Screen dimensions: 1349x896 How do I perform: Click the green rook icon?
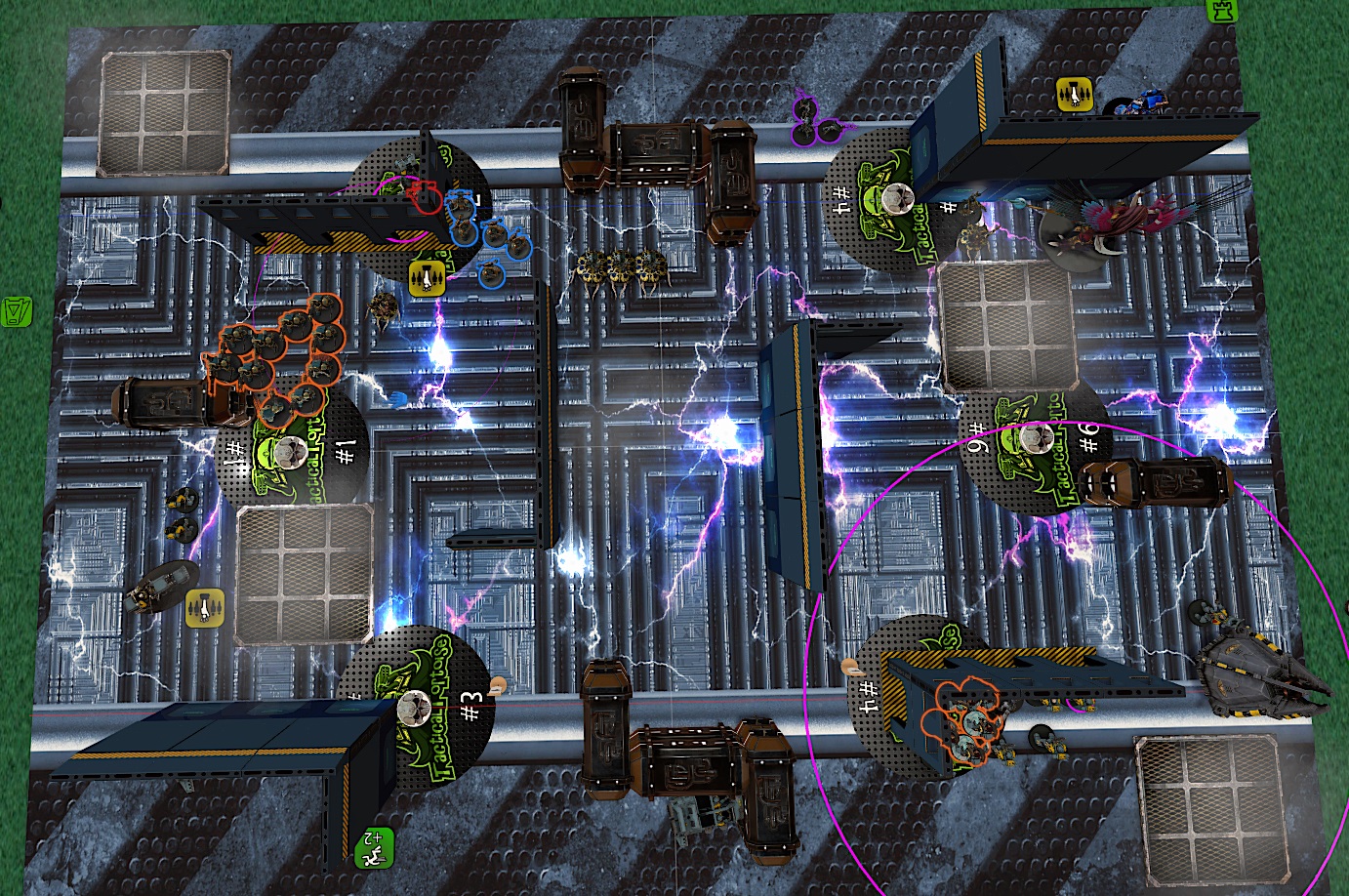pos(1222,9)
